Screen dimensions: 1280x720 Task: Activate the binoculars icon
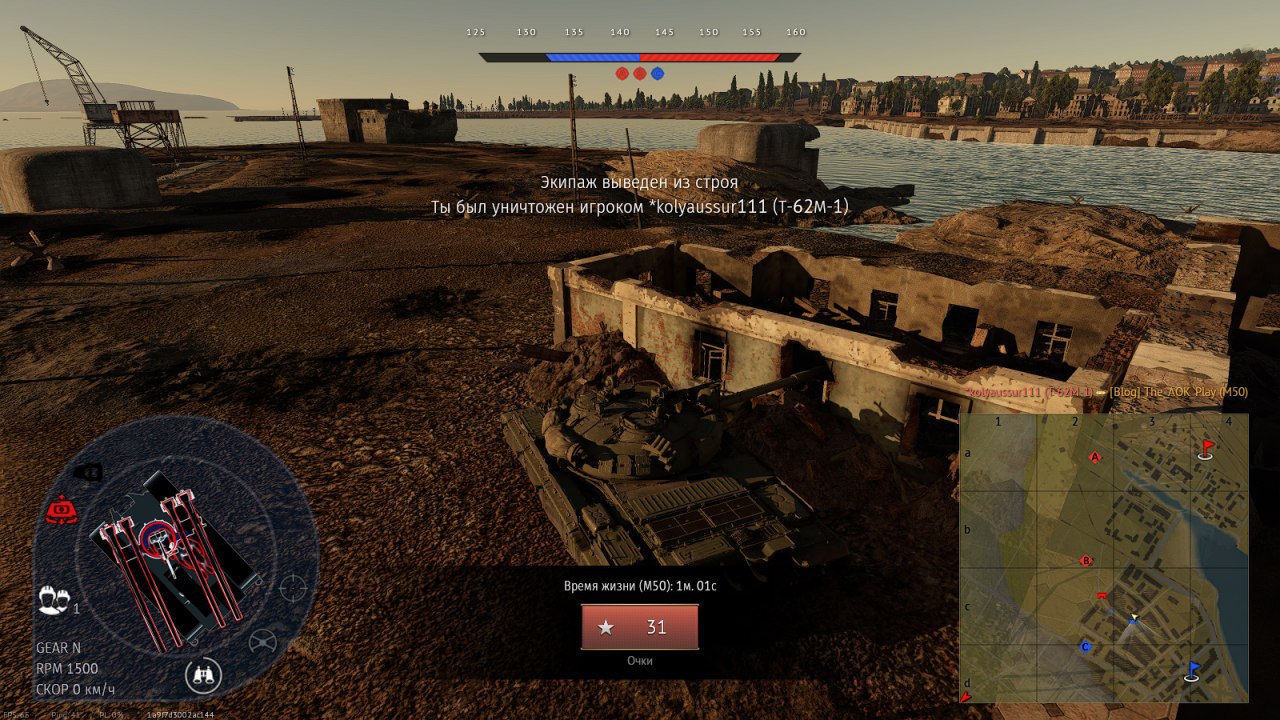point(203,676)
